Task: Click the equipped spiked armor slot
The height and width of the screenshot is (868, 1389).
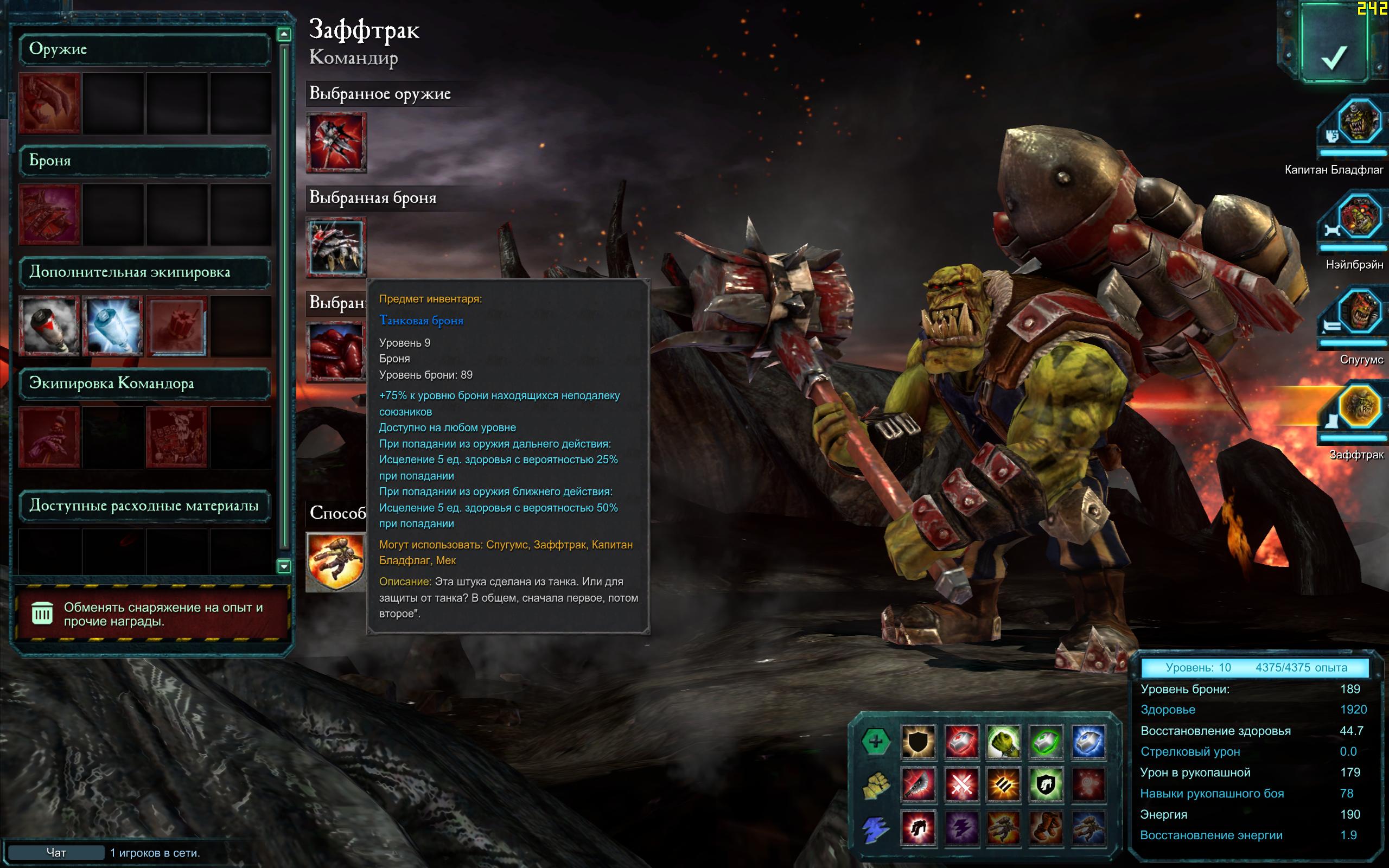Action: pos(336,247)
